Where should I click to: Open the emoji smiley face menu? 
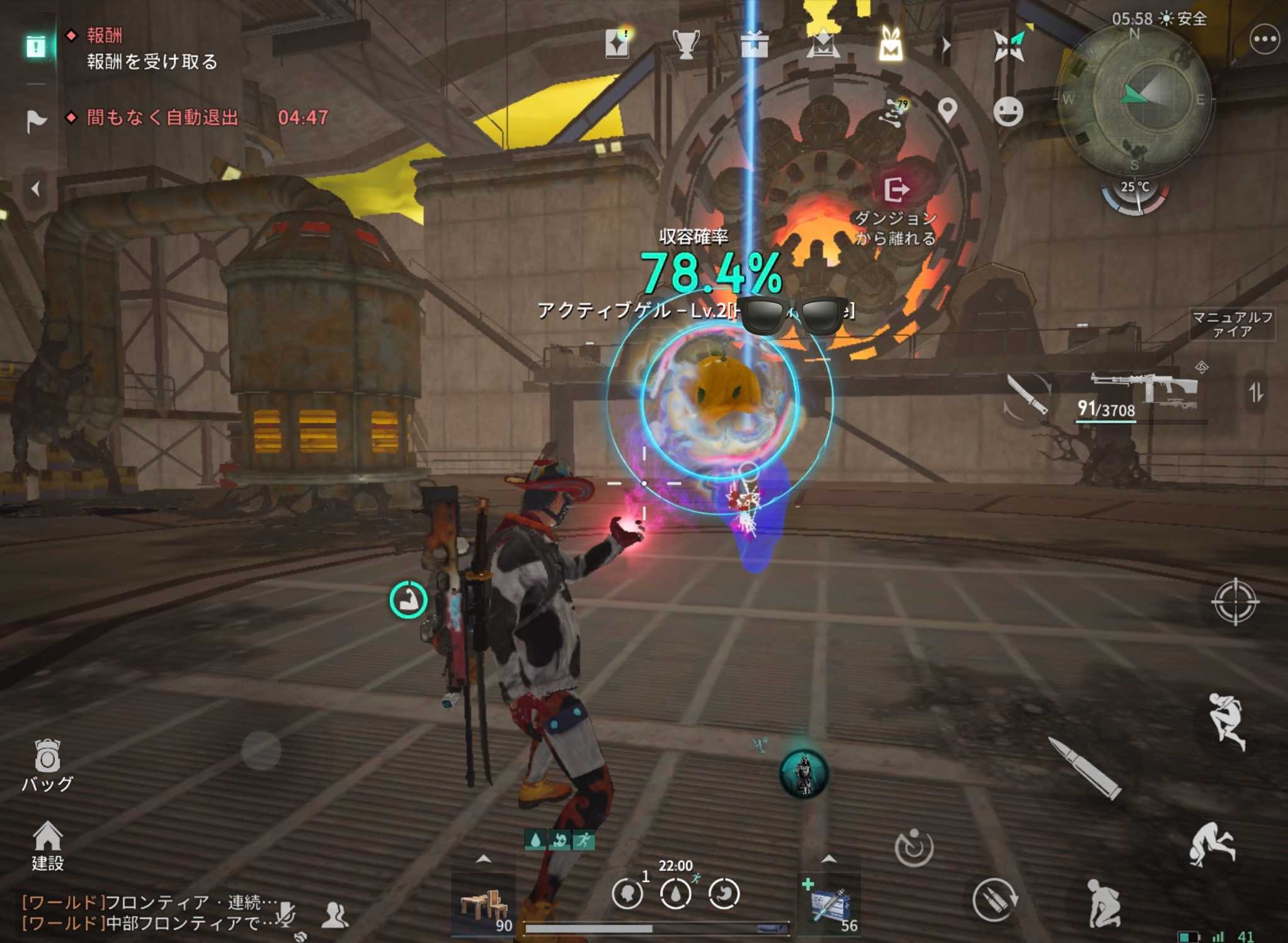[x=1008, y=111]
